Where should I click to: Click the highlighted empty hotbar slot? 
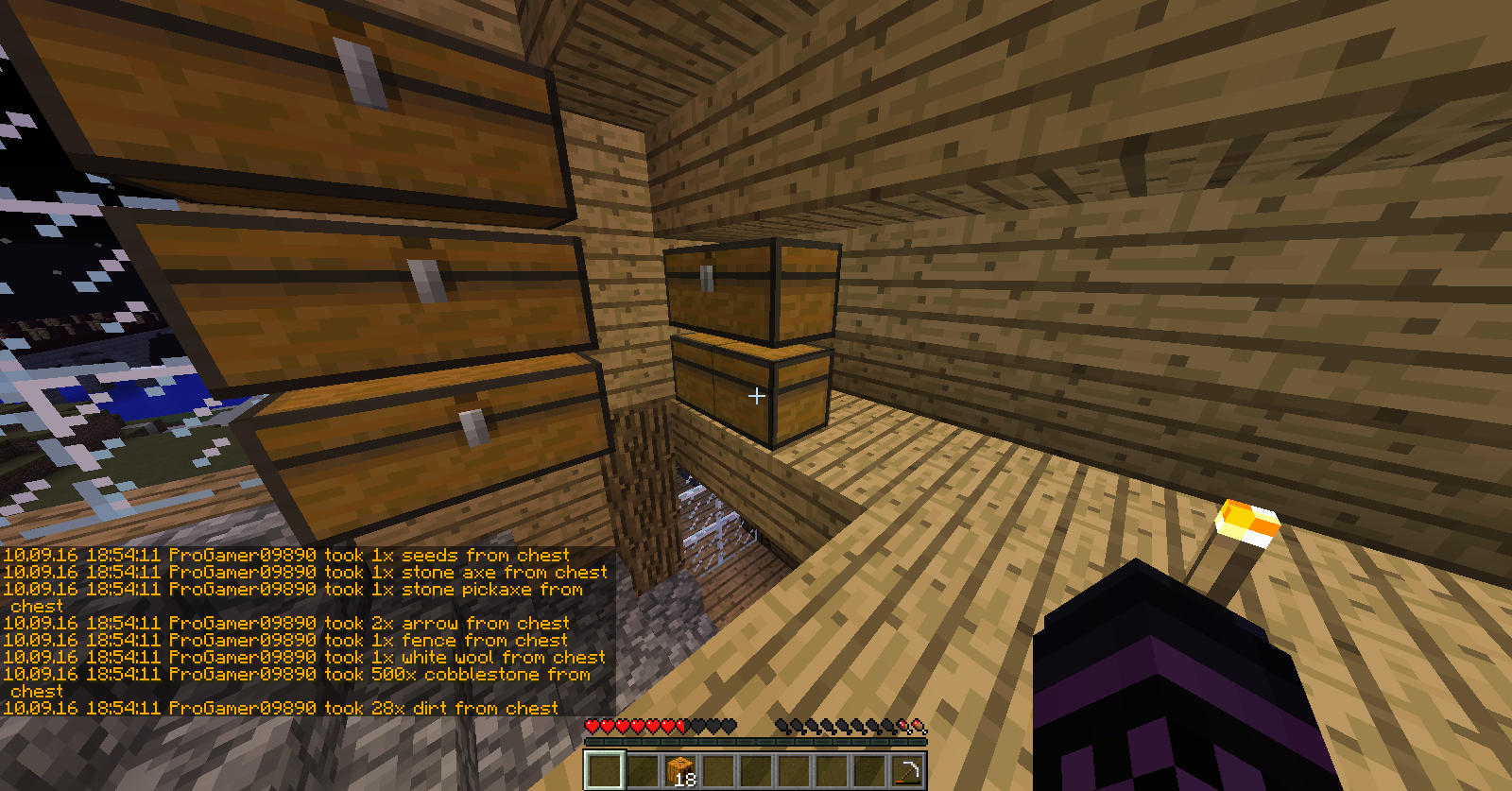pos(605,770)
